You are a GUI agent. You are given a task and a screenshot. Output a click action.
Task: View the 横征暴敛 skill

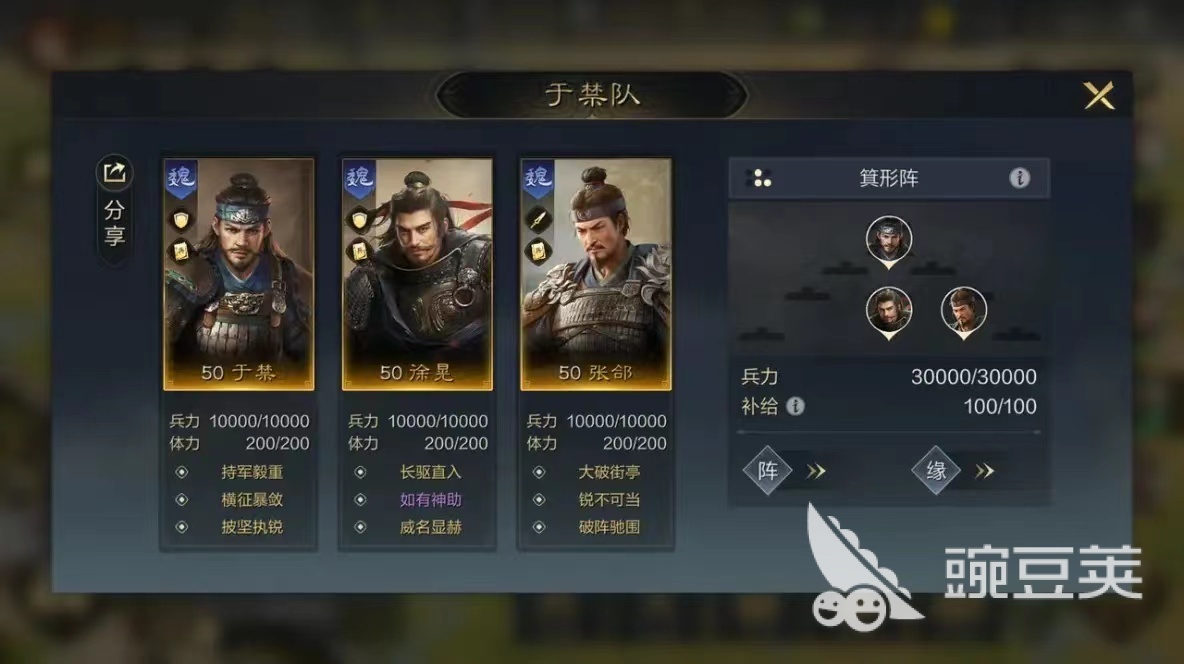point(252,499)
